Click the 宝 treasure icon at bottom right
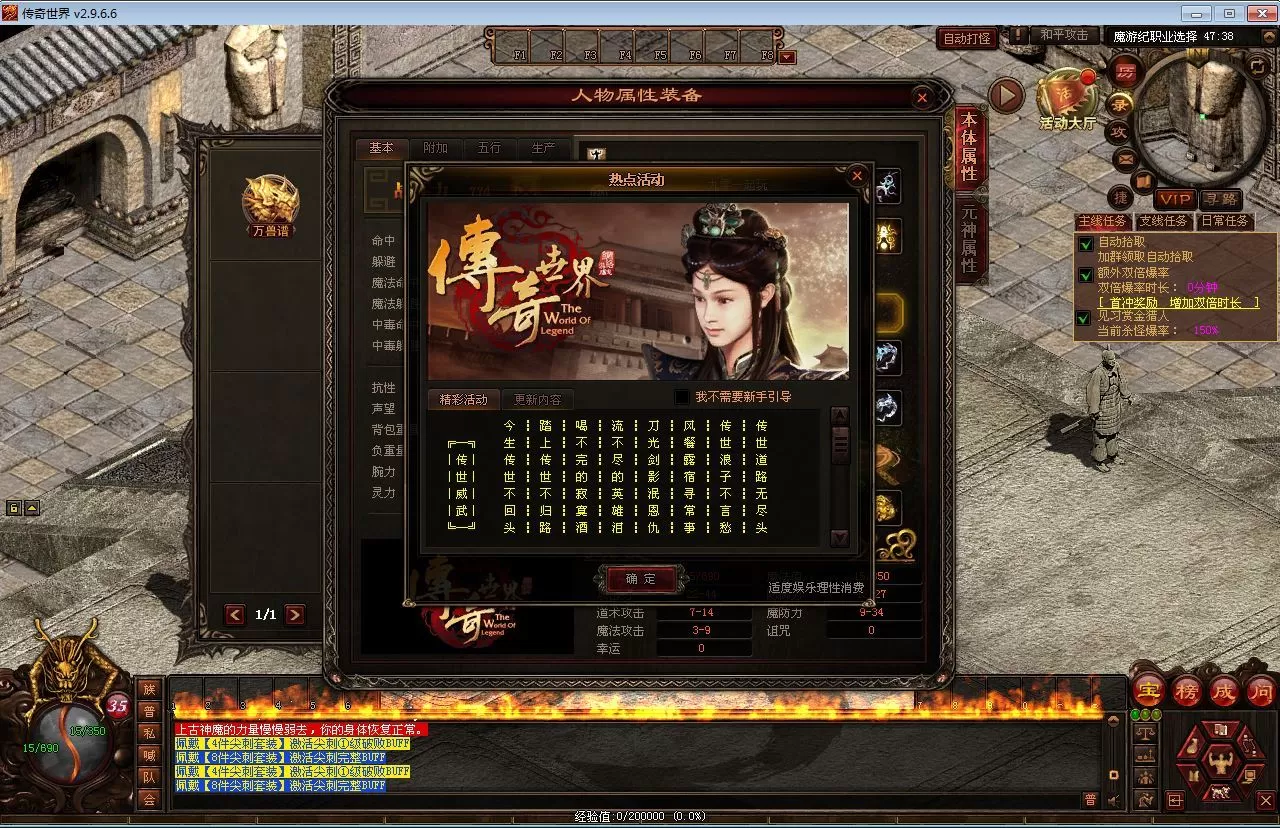Viewport: 1280px width, 828px height. (1147, 690)
